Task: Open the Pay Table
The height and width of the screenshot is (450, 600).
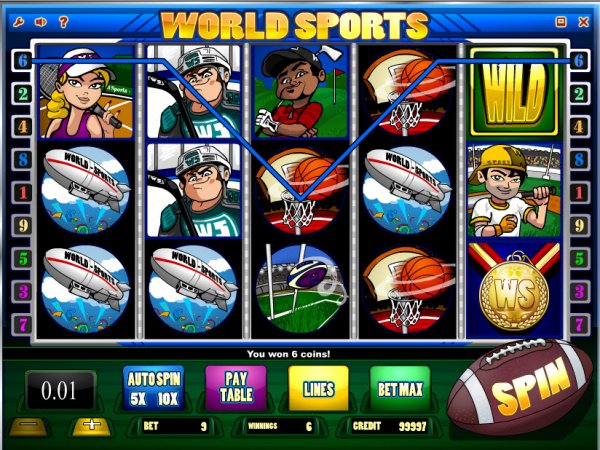Action: (236, 387)
